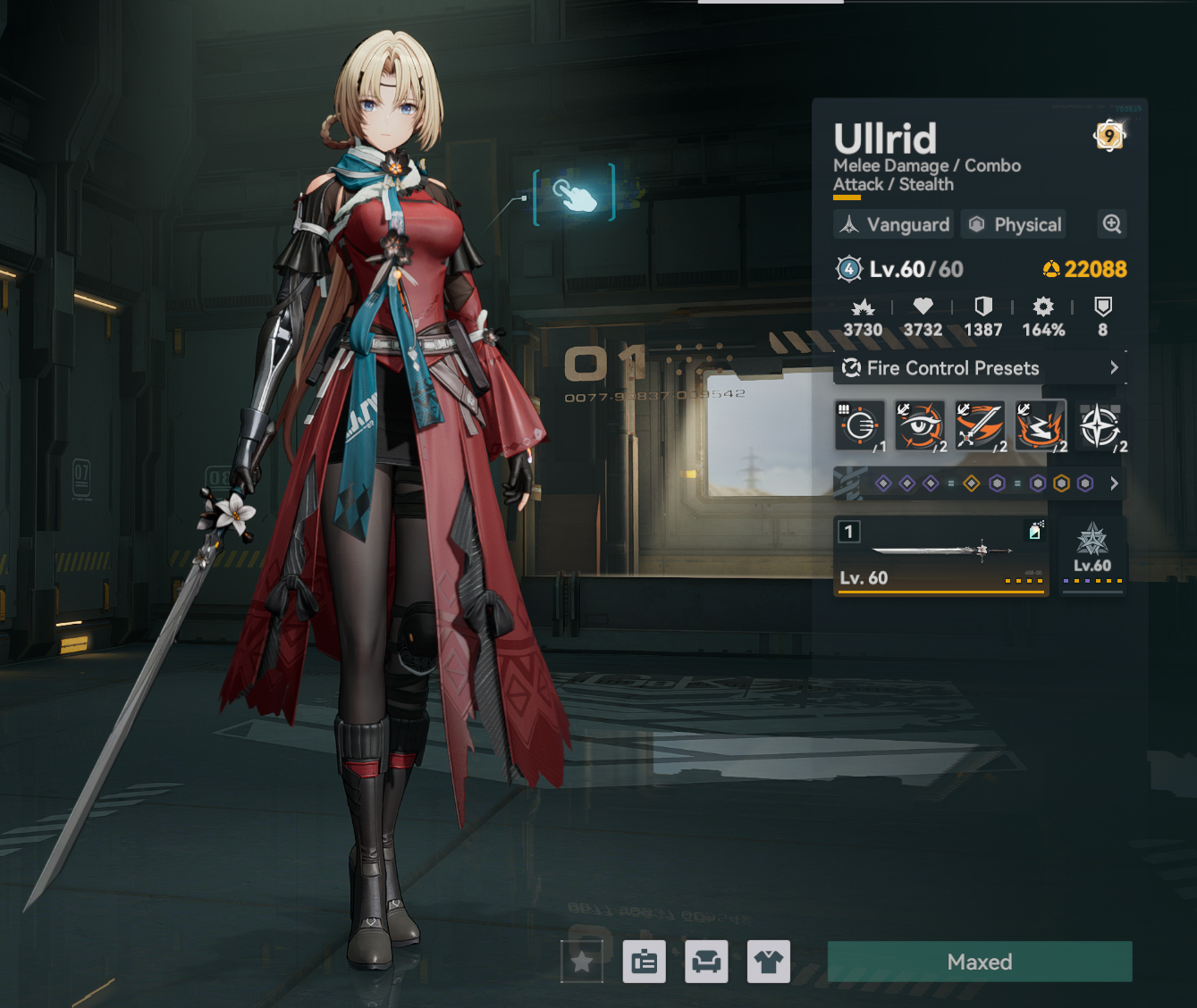This screenshot has height=1008, width=1197.
Task: Click the Maxed level button
Action: click(980, 962)
